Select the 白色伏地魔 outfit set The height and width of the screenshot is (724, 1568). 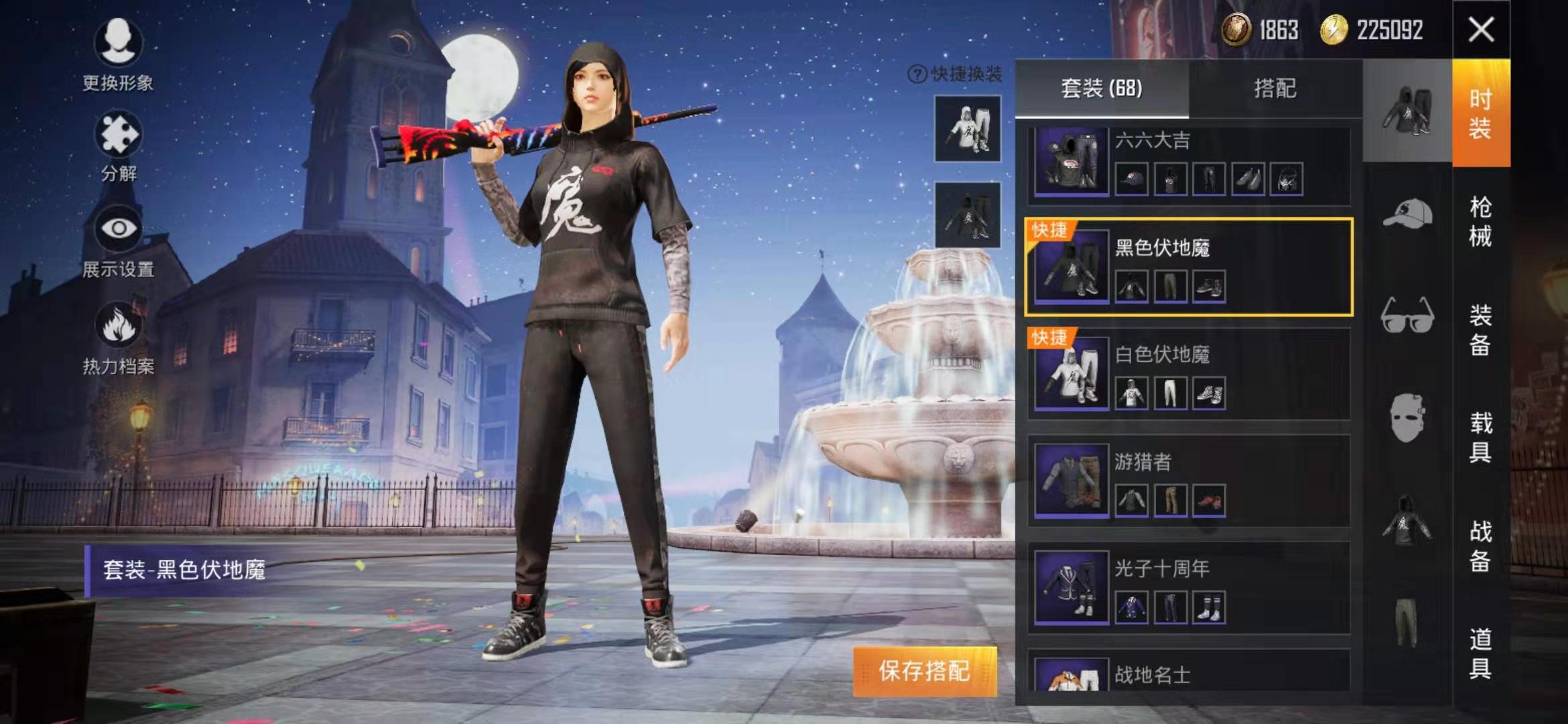(x=1189, y=374)
